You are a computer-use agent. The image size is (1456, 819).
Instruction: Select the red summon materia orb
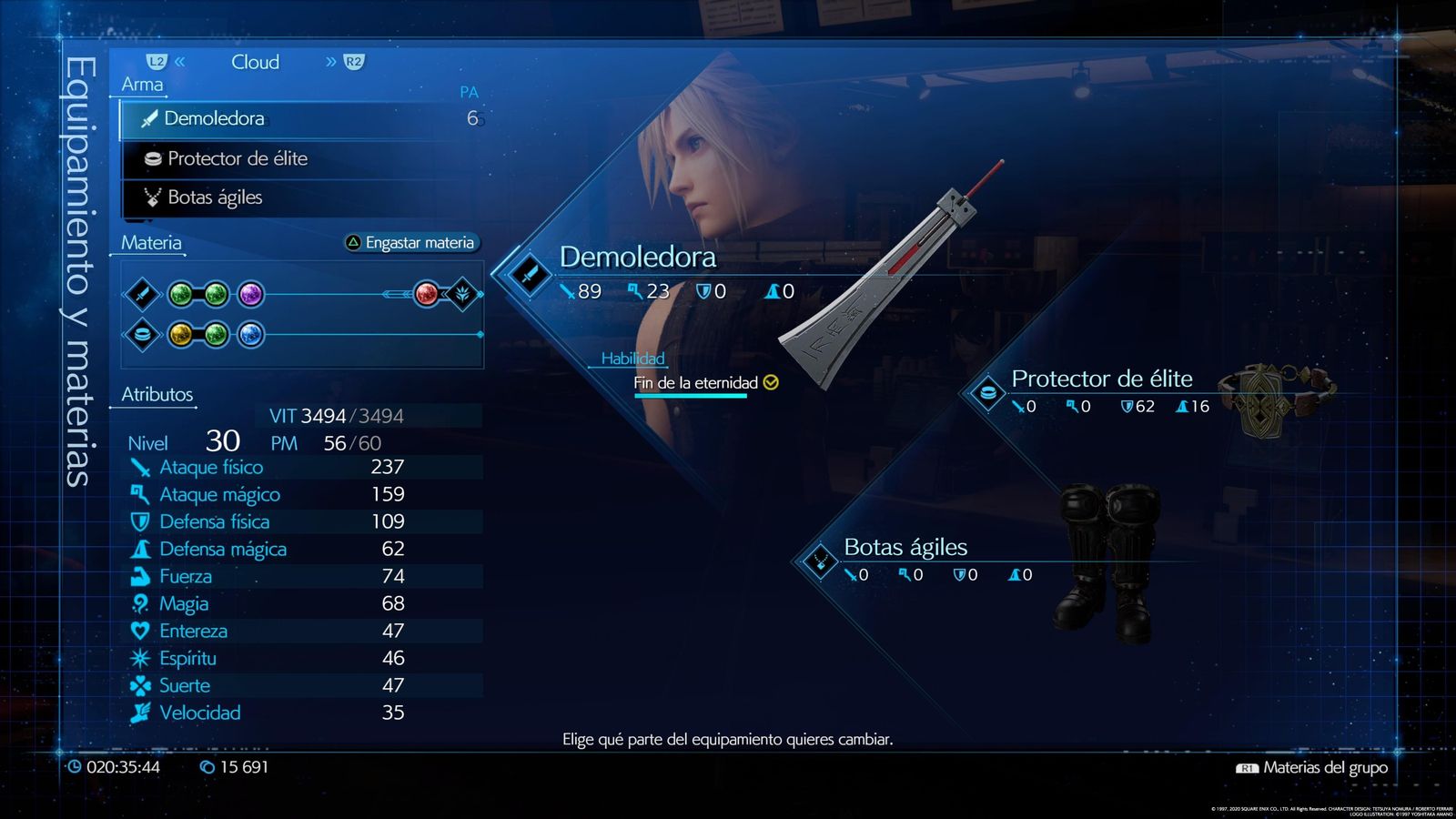pos(426,294)
